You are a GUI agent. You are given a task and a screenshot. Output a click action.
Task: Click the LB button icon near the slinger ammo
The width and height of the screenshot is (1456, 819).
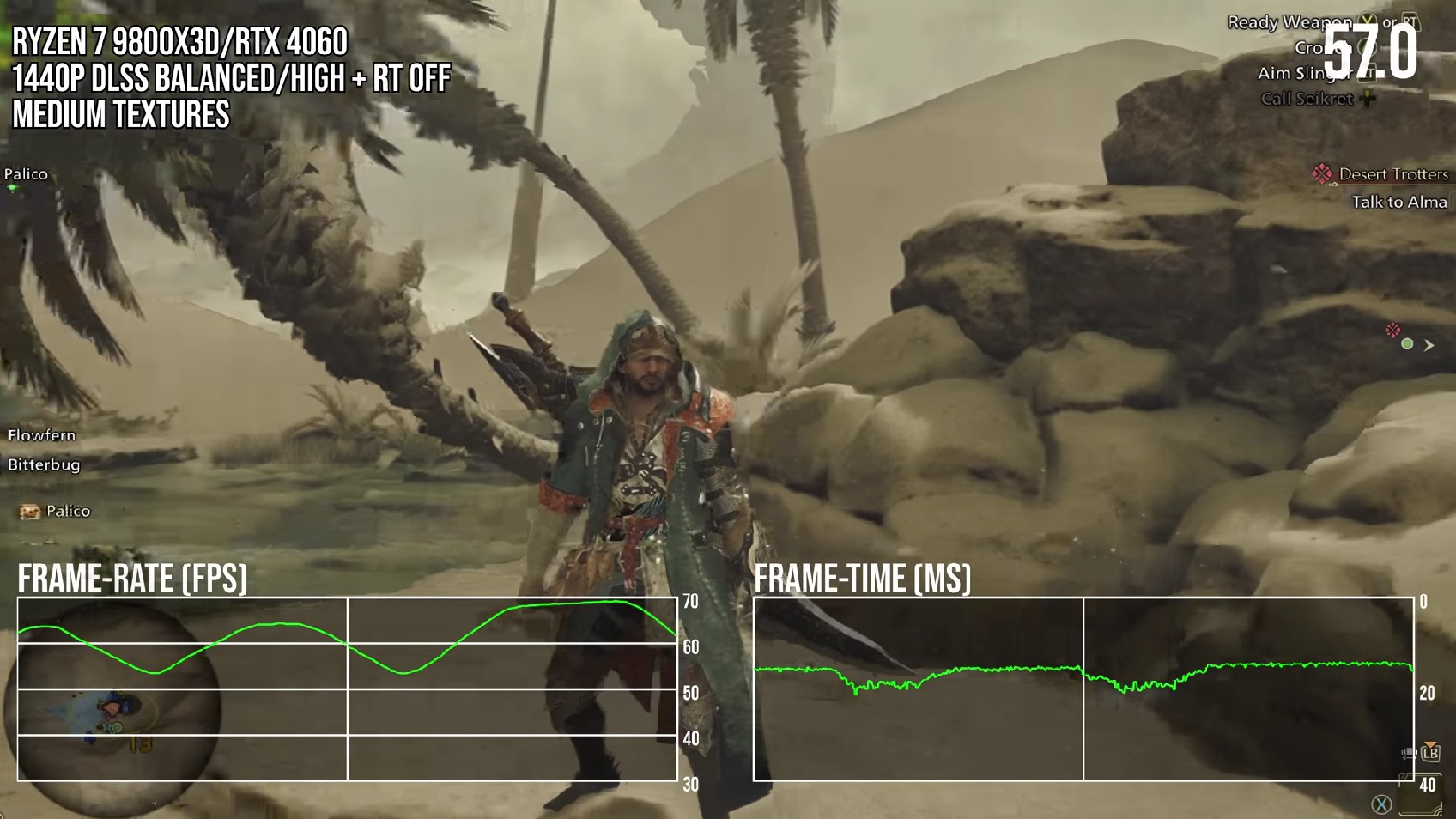1431,754
